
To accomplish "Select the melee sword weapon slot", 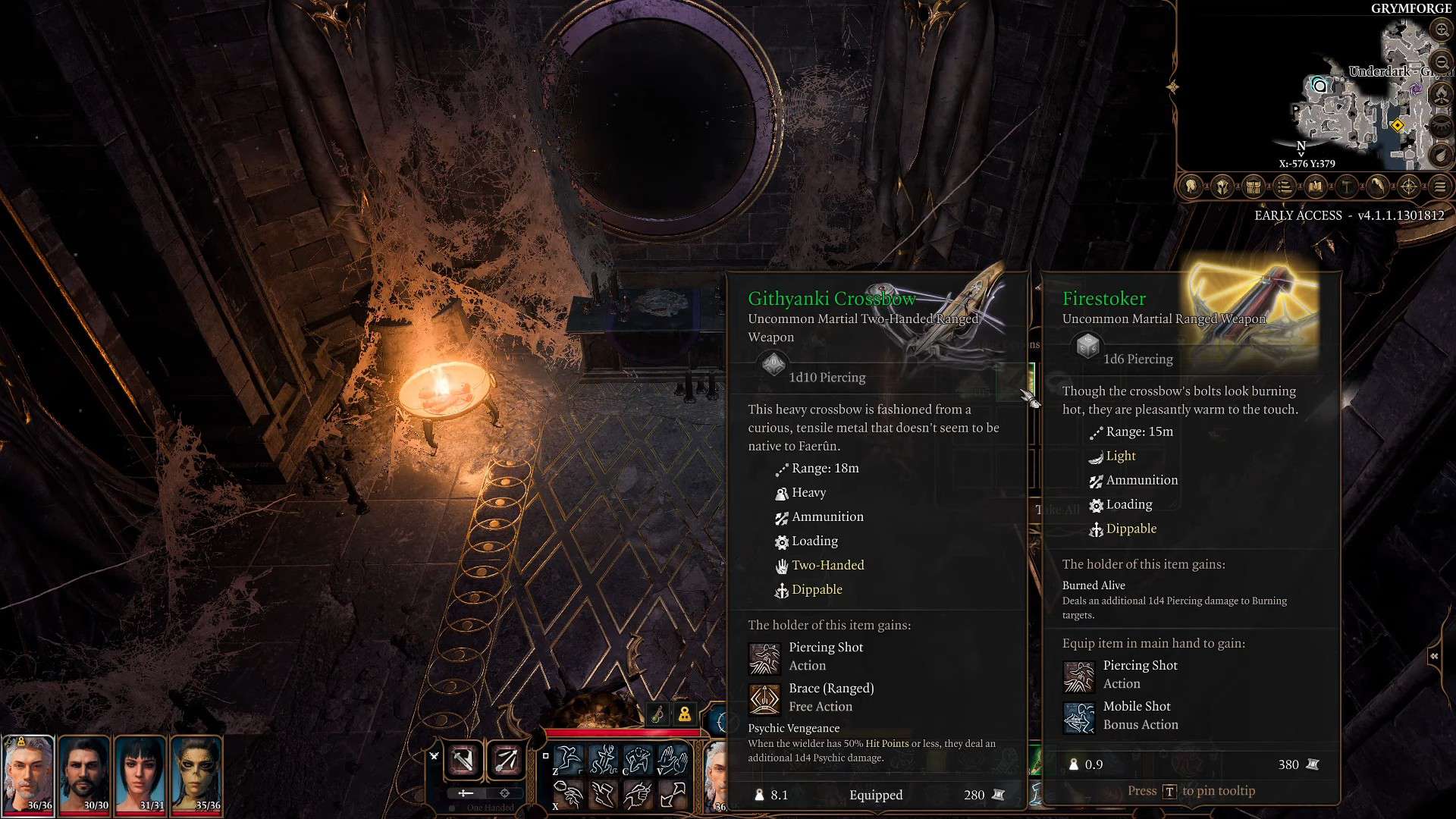I will 463,760.
